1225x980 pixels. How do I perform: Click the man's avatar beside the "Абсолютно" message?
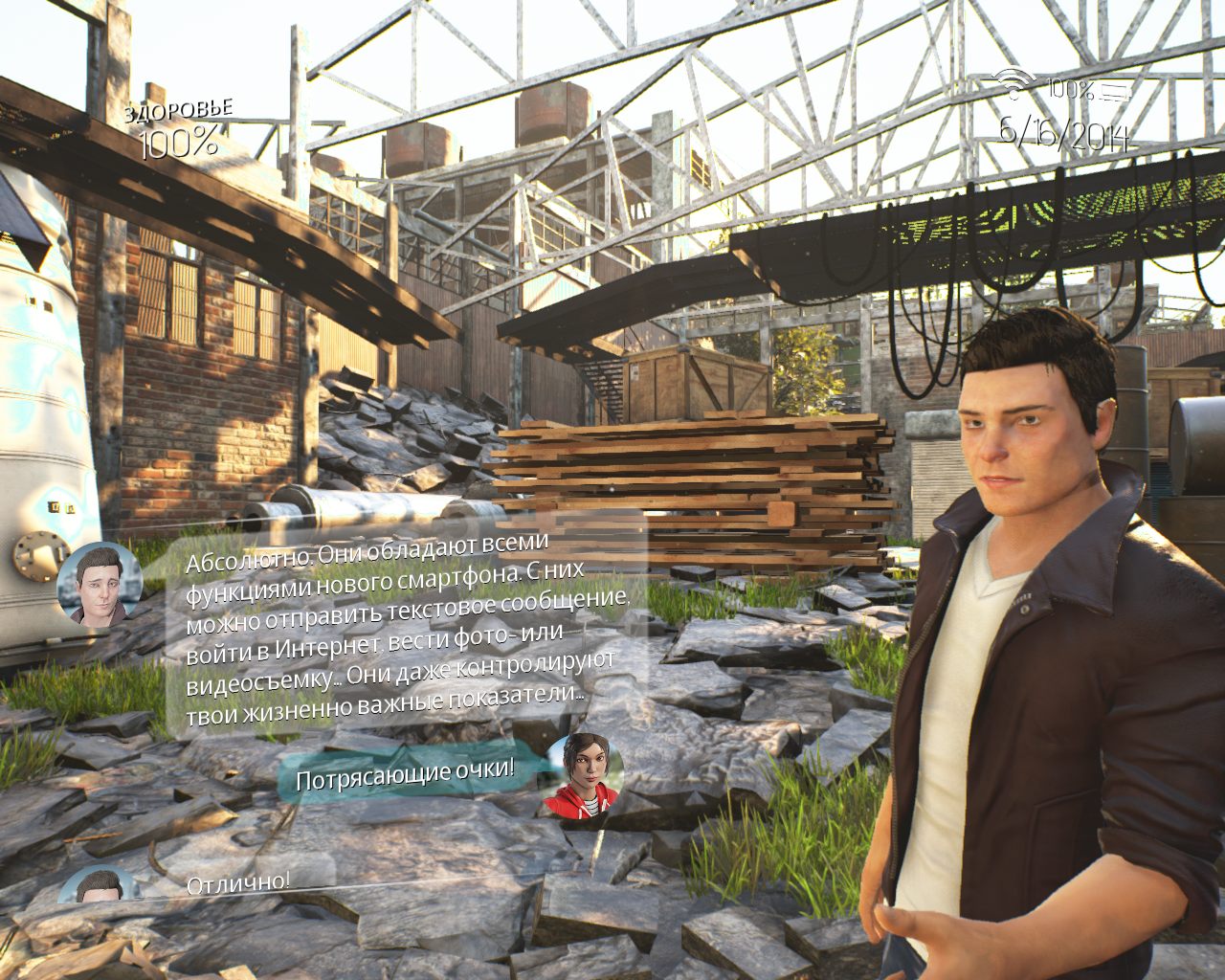point(99,584)
